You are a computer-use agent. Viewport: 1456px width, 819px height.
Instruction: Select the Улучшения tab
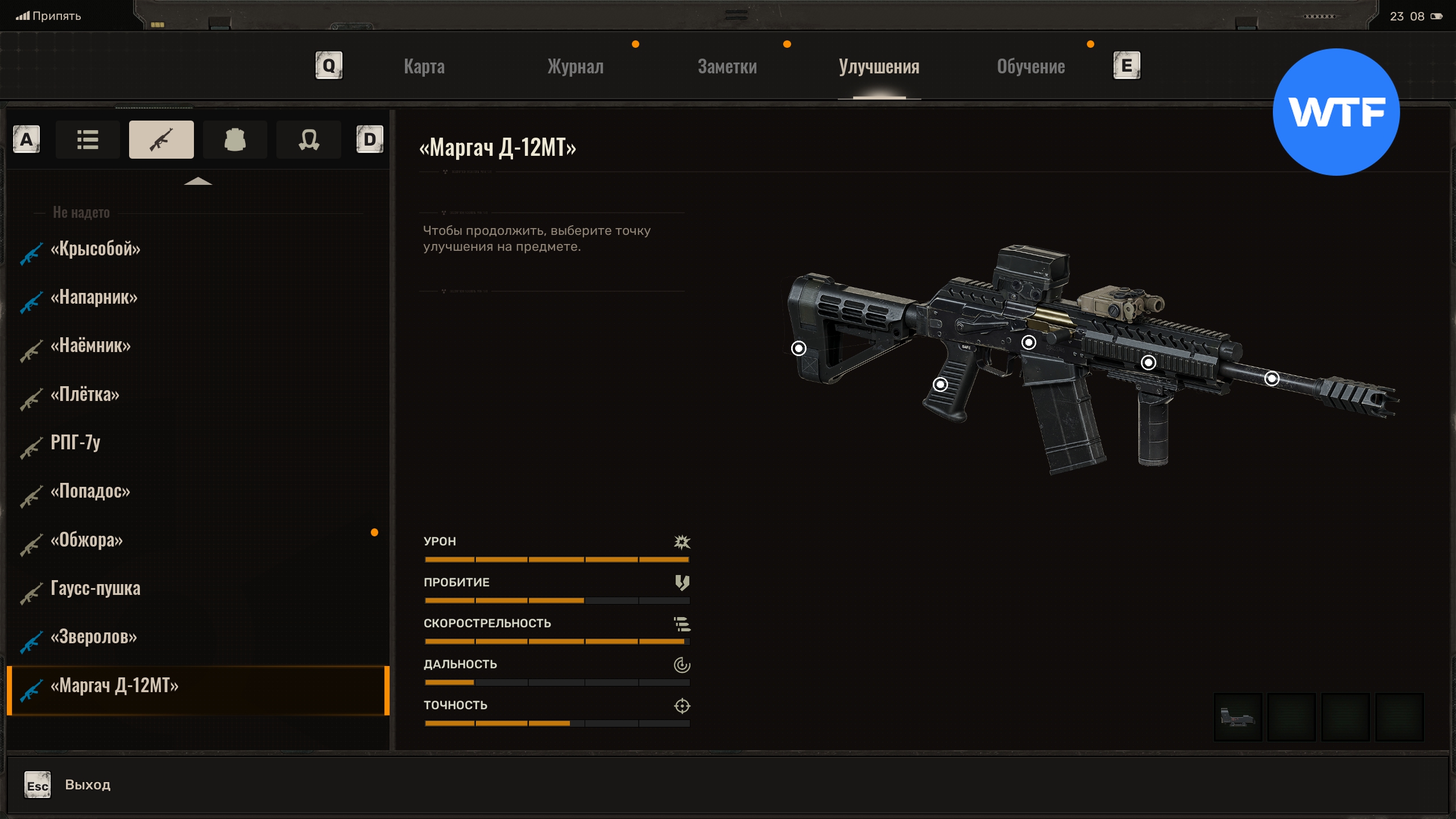(879, 67)
